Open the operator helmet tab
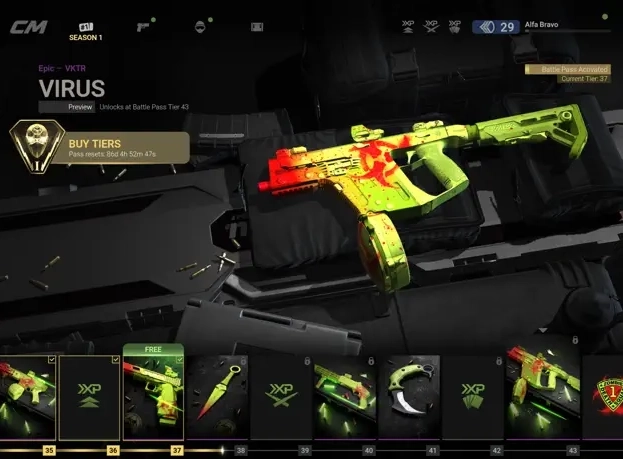623x459 pixels. point(200,26)
